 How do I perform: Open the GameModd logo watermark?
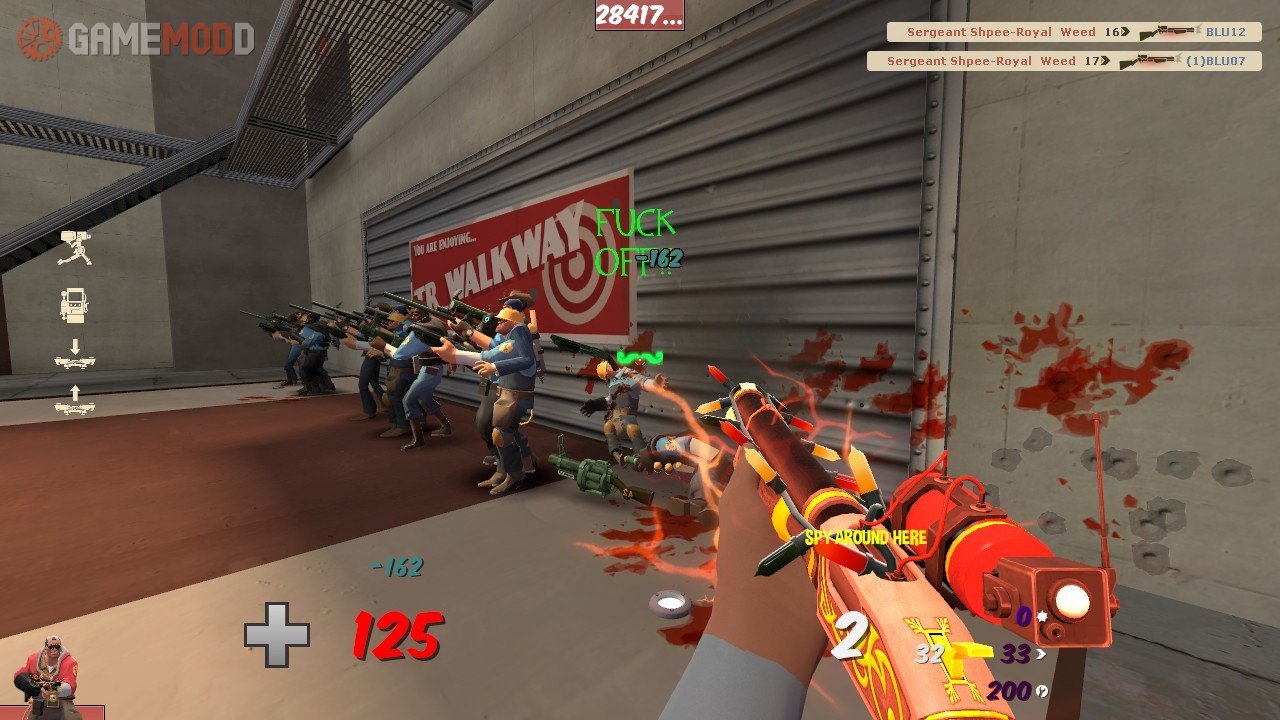(136, 39)
